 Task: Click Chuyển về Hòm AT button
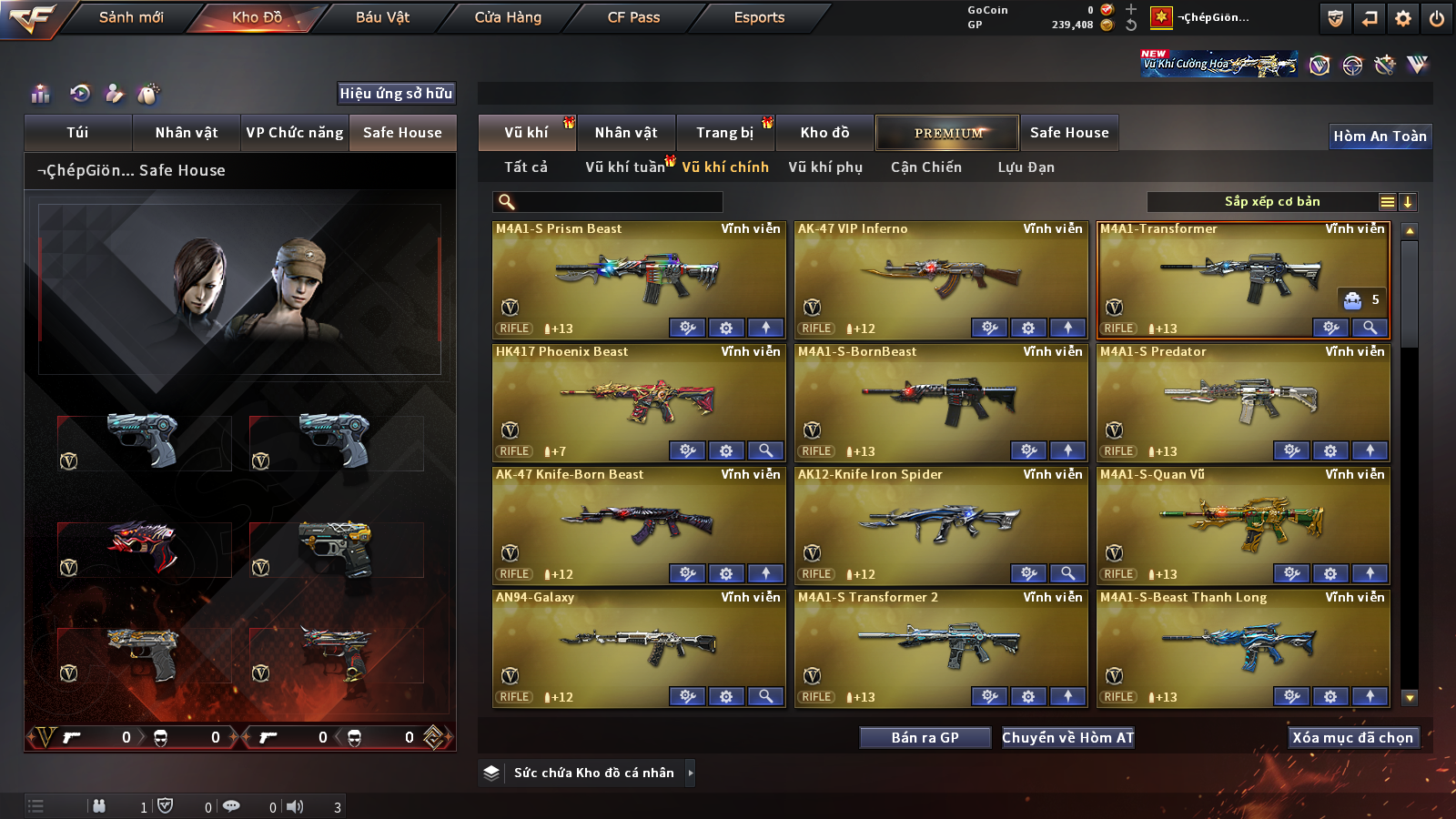1067,738
